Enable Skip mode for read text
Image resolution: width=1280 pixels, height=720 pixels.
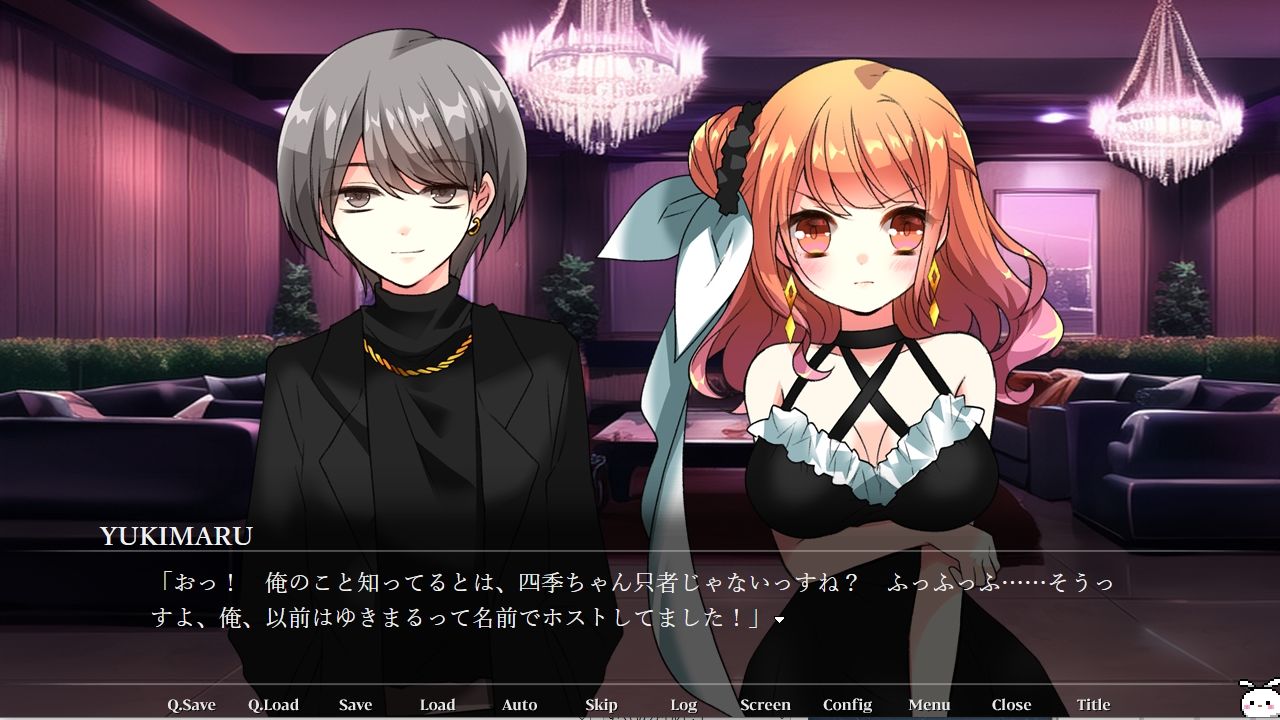pos(601,704)
